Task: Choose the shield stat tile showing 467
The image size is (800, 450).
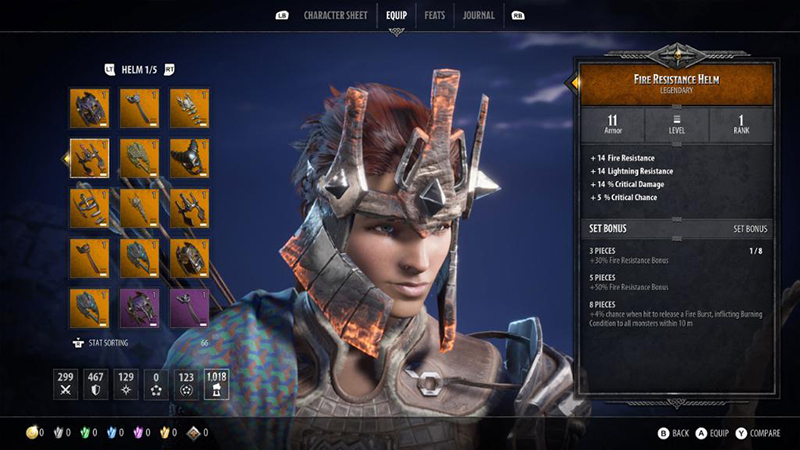Action: pyautogui.click(x=97, y=384)
